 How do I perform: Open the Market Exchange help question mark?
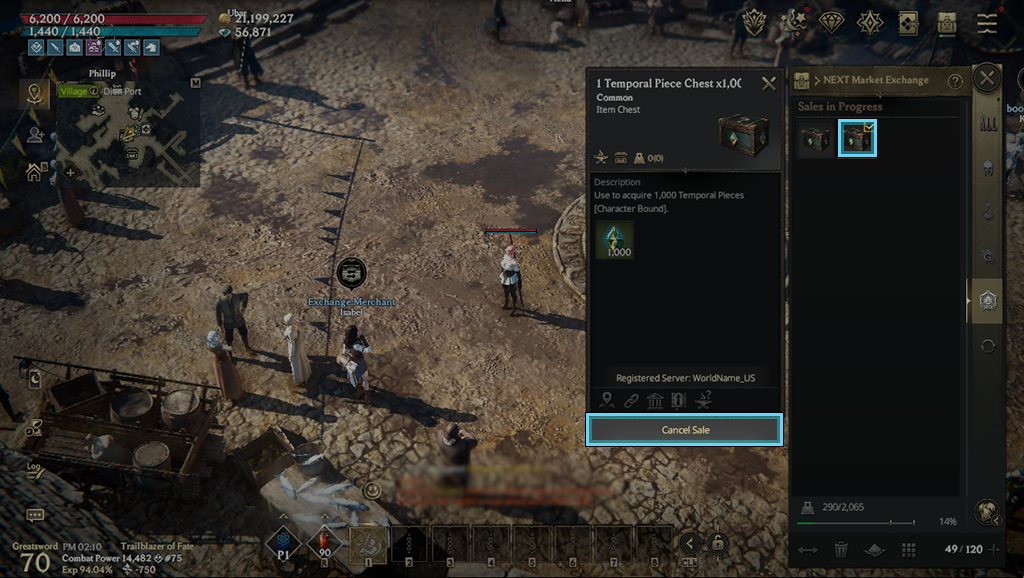[x=955, y=81]
